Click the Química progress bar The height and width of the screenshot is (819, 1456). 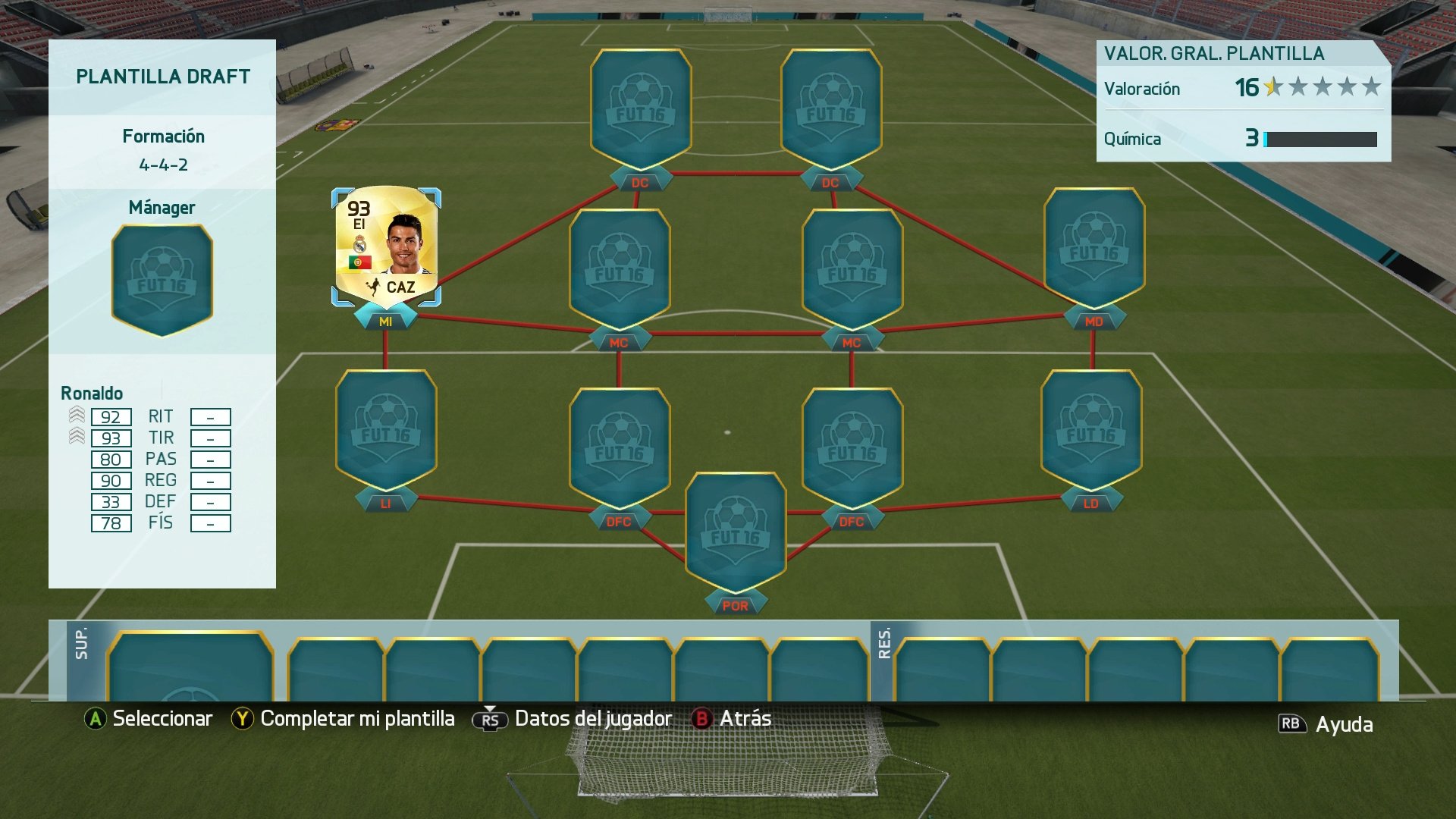pyautogui.click(x=1319, y=140)
